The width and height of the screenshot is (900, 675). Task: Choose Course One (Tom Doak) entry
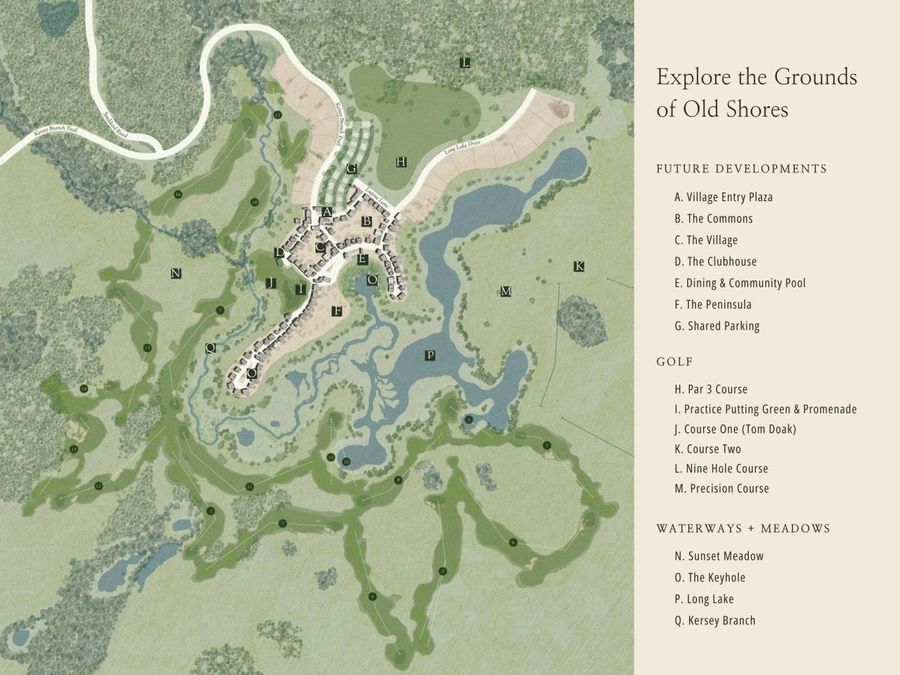click(x=735, y=429)
